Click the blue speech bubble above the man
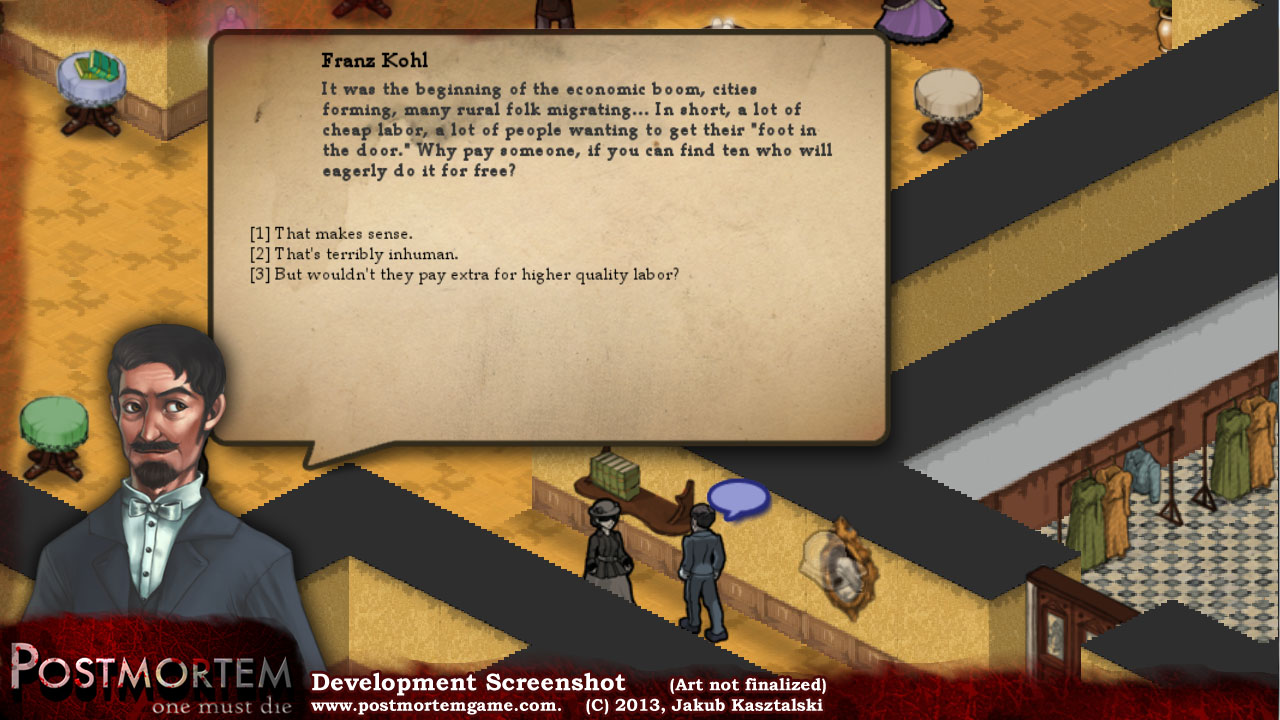The width and height of the screenshot is (1280, 720). tap(738, 498)
